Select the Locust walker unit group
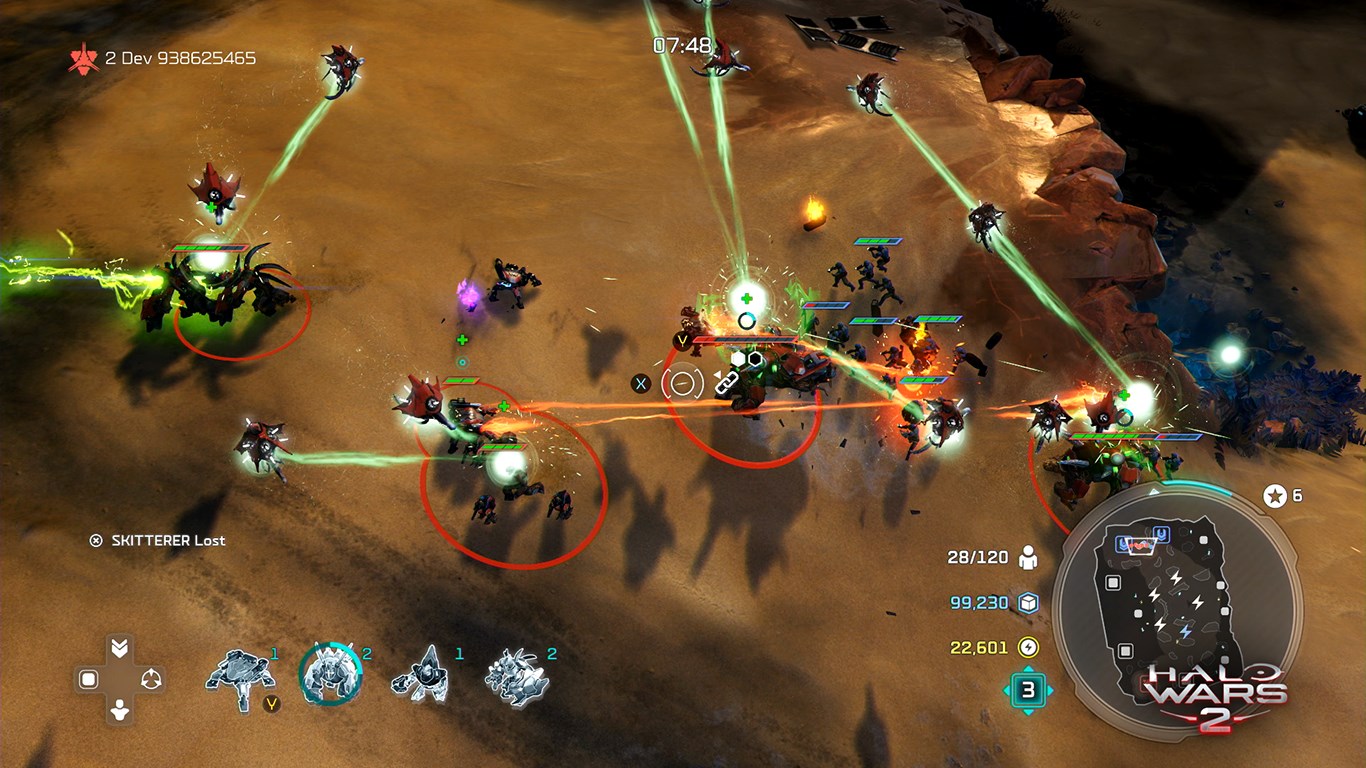The image size is (1366, 768). pyautogui.click(x=240, y=679)
